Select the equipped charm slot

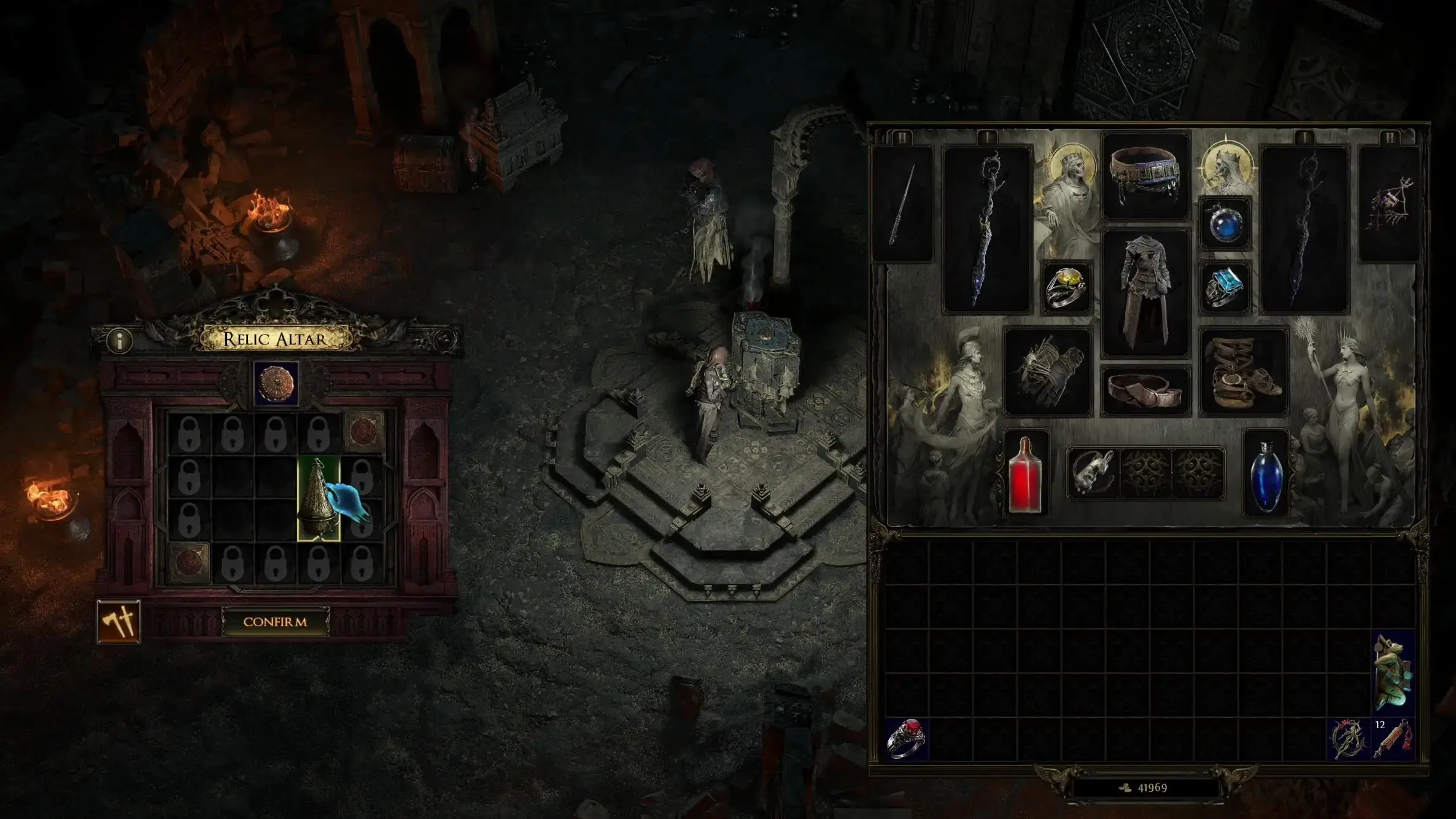[1093, 473]
